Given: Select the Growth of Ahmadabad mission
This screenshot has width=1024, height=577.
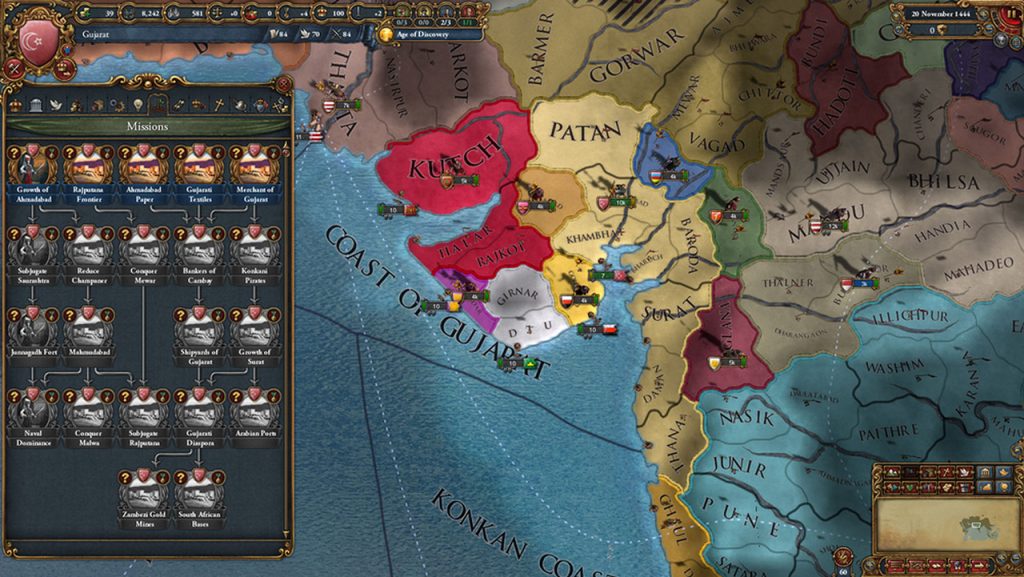Looking at the screenshot, I should click(31, 165).
